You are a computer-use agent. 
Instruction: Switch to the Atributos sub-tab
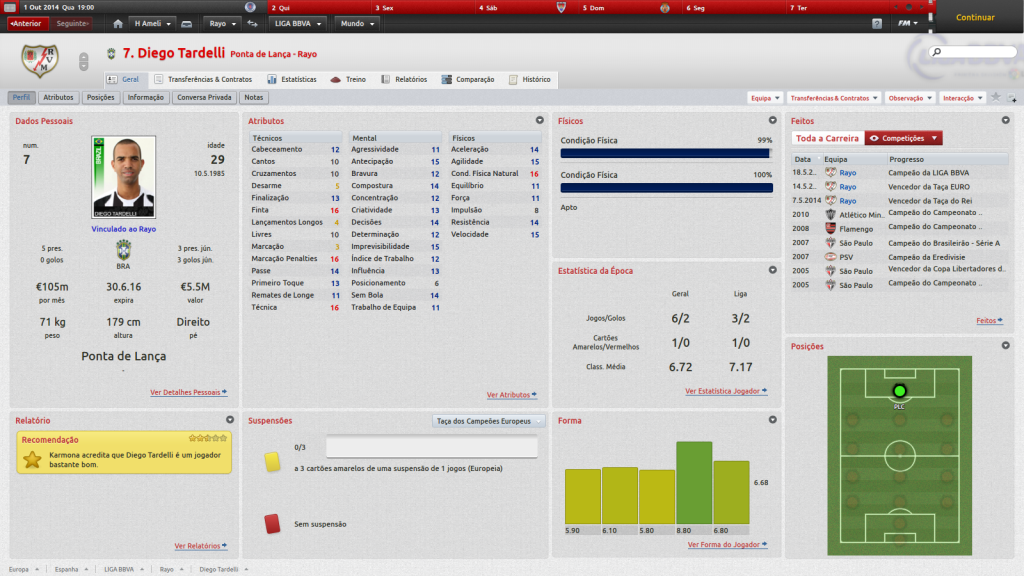[x=59, y=98]
